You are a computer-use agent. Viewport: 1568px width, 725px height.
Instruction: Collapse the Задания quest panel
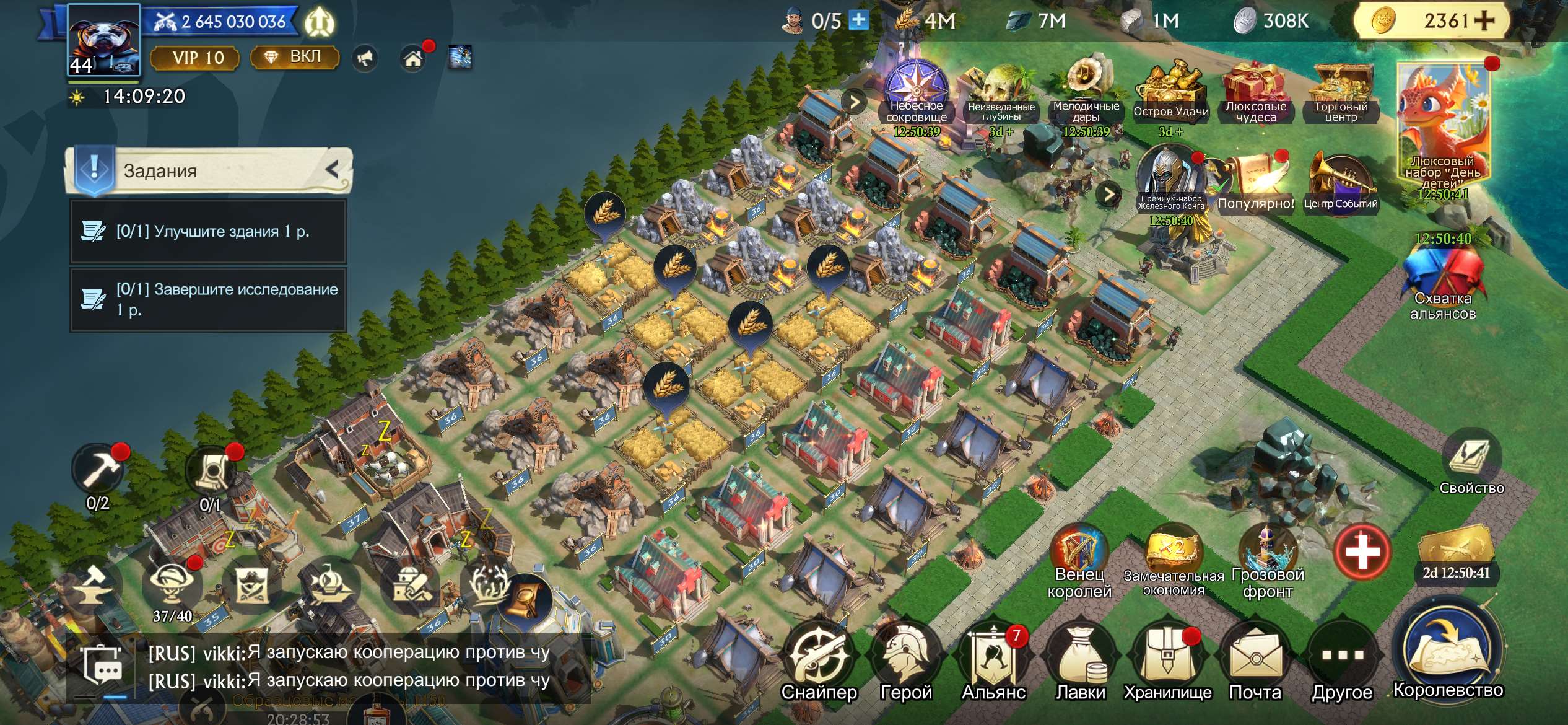(x=333, y=169)
